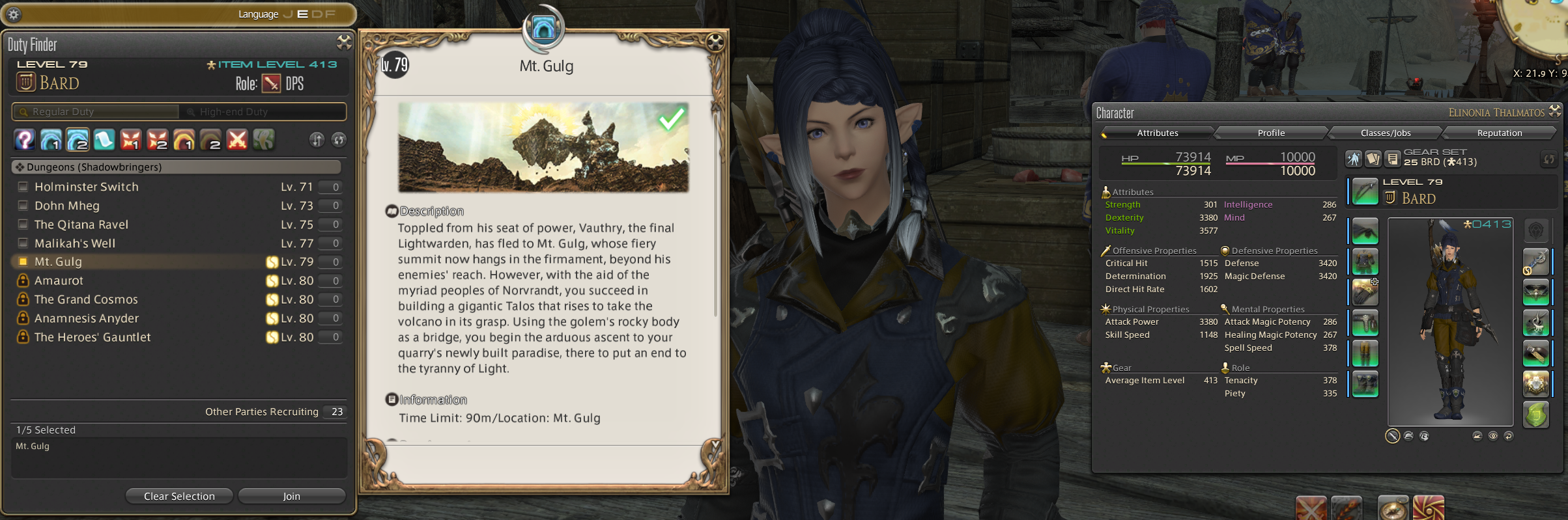Viewport: 1568px width, 520px height.
Task: Clear the current duty selection
Action: [179, 496]
